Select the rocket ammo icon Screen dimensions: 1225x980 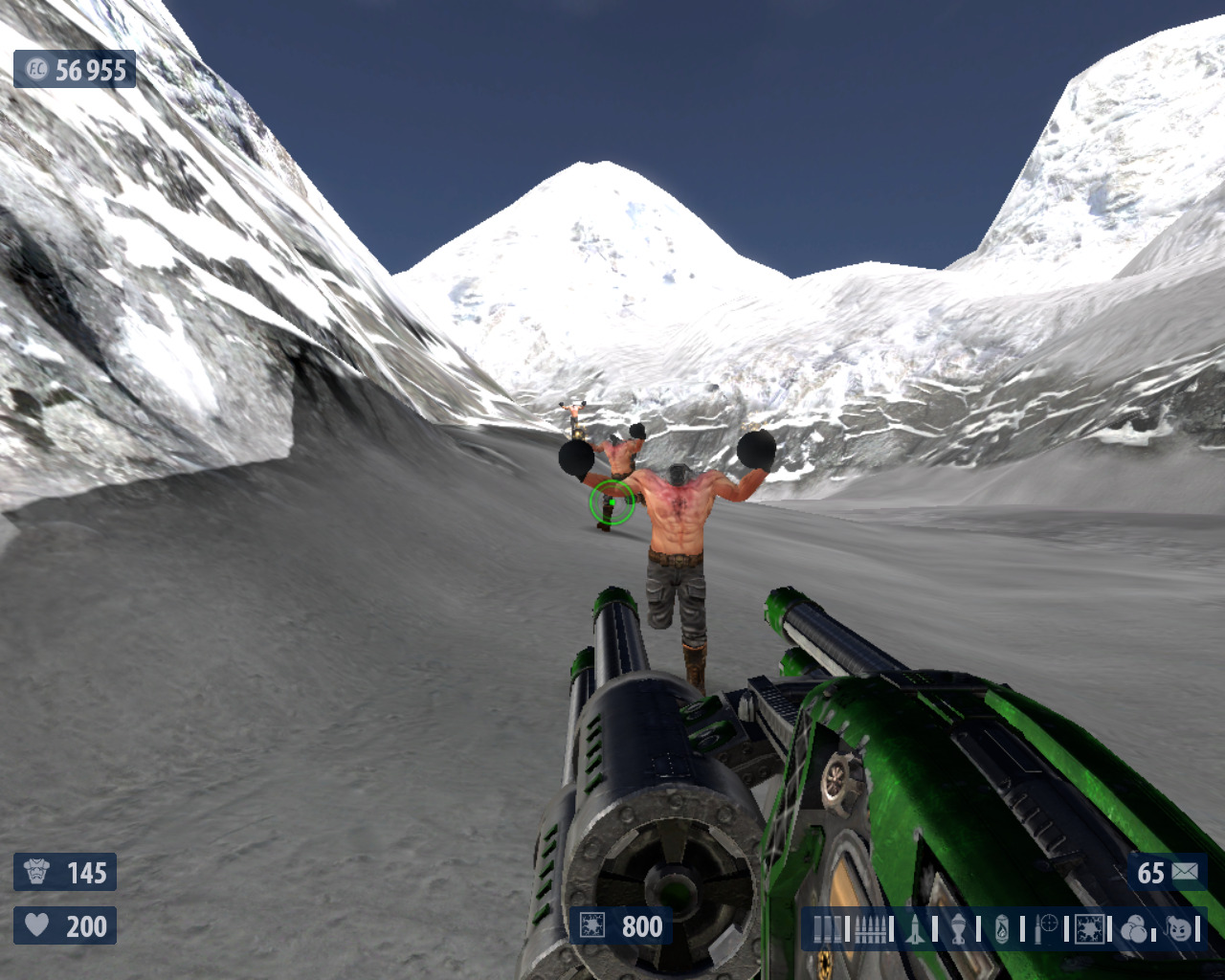915,929
